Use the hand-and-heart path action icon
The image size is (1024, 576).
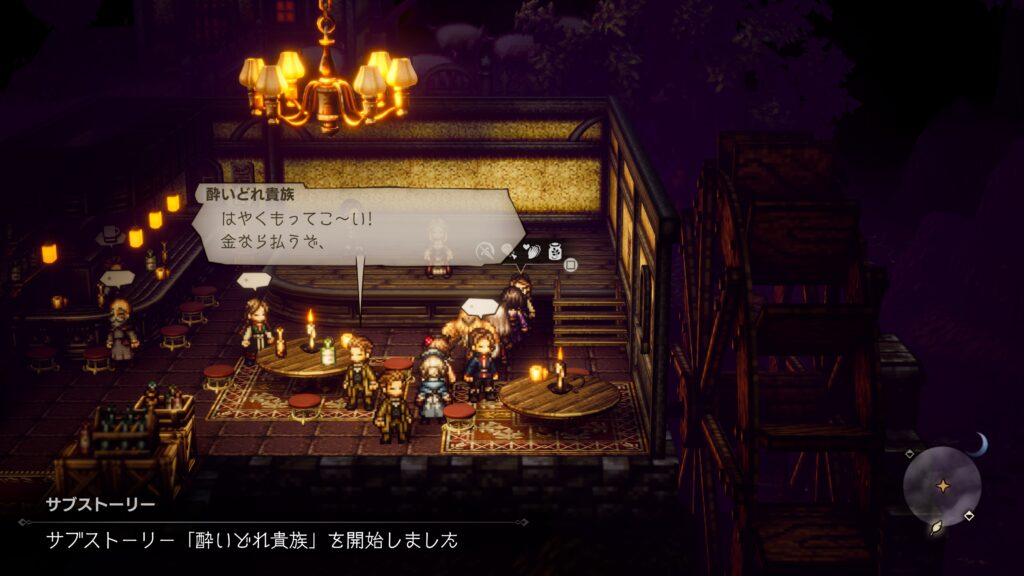(532, 251)
